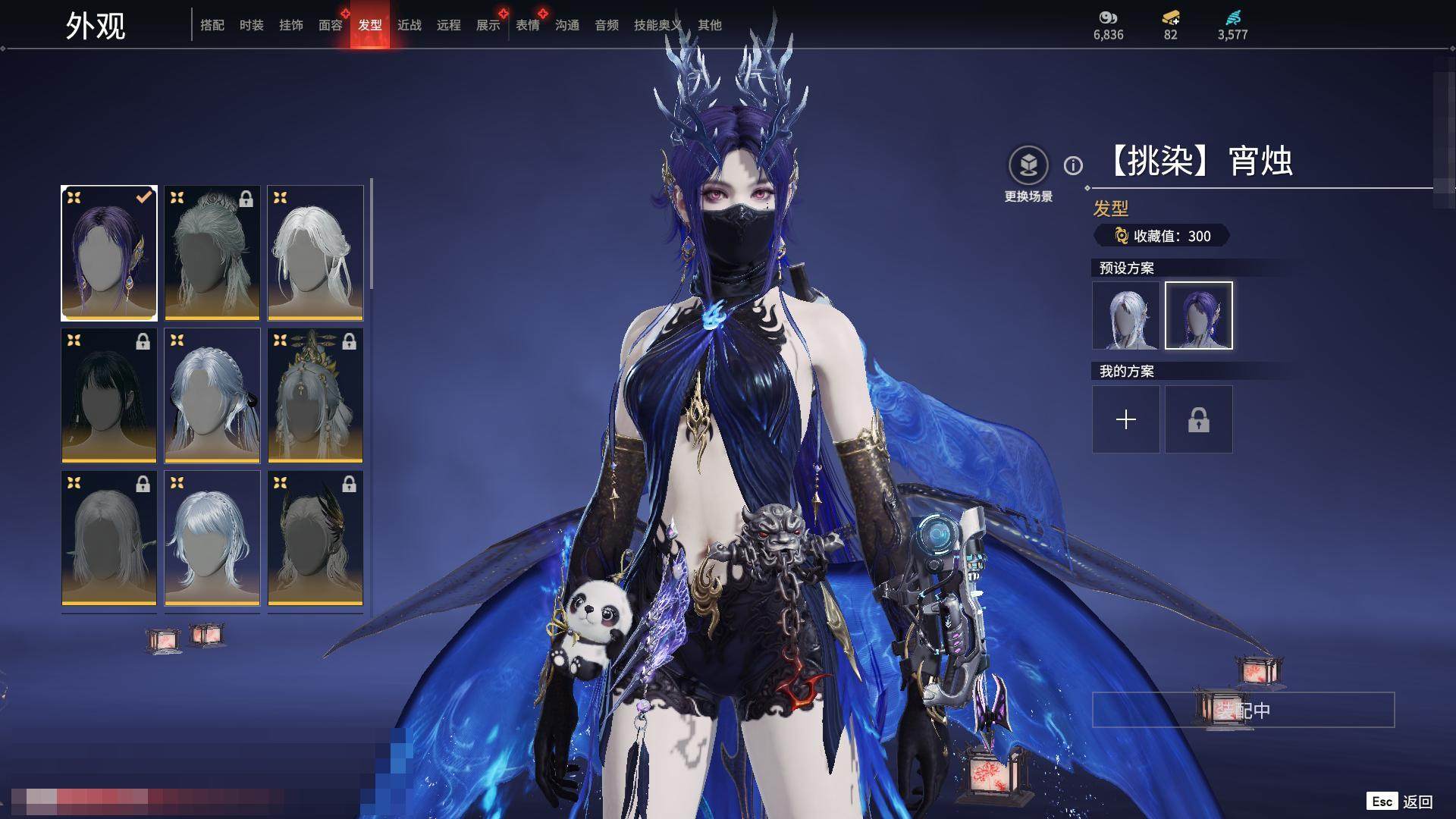The height and width of the screenshot is (819, 1456).
Task: Add a new custom scheme with plus
Action: [1126, 419]
